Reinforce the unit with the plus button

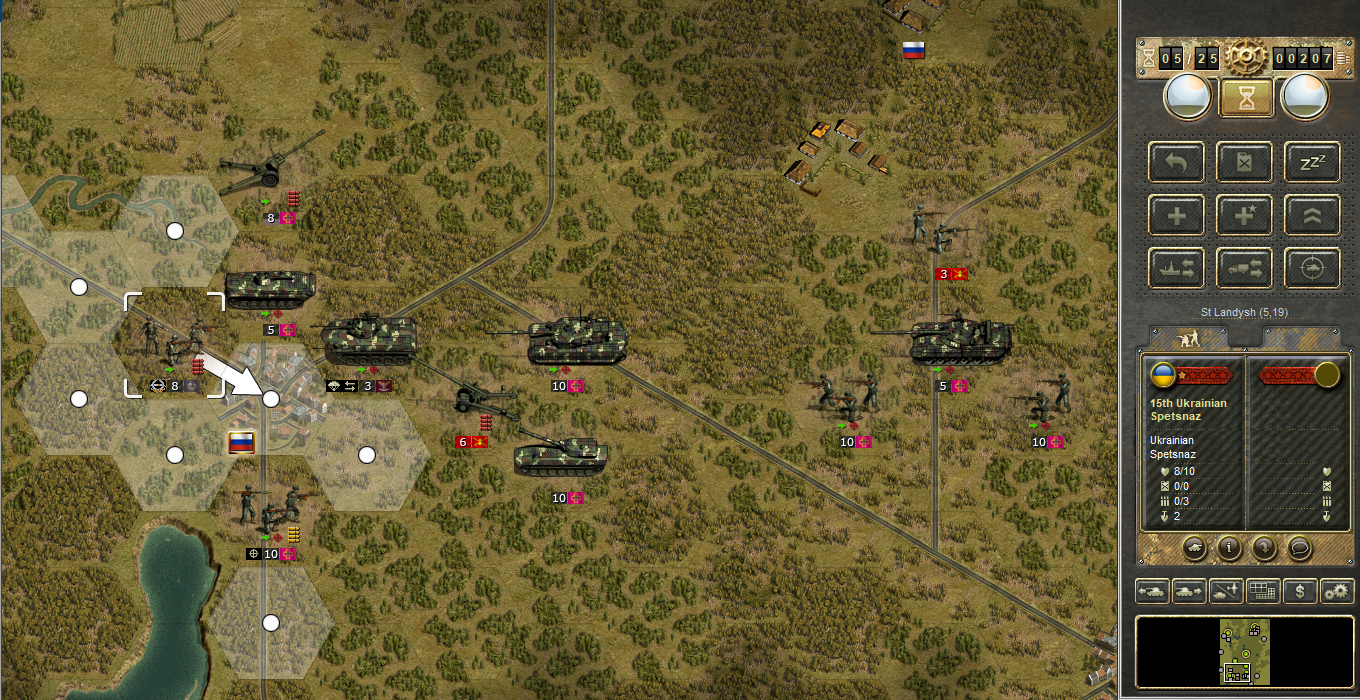1176,215
